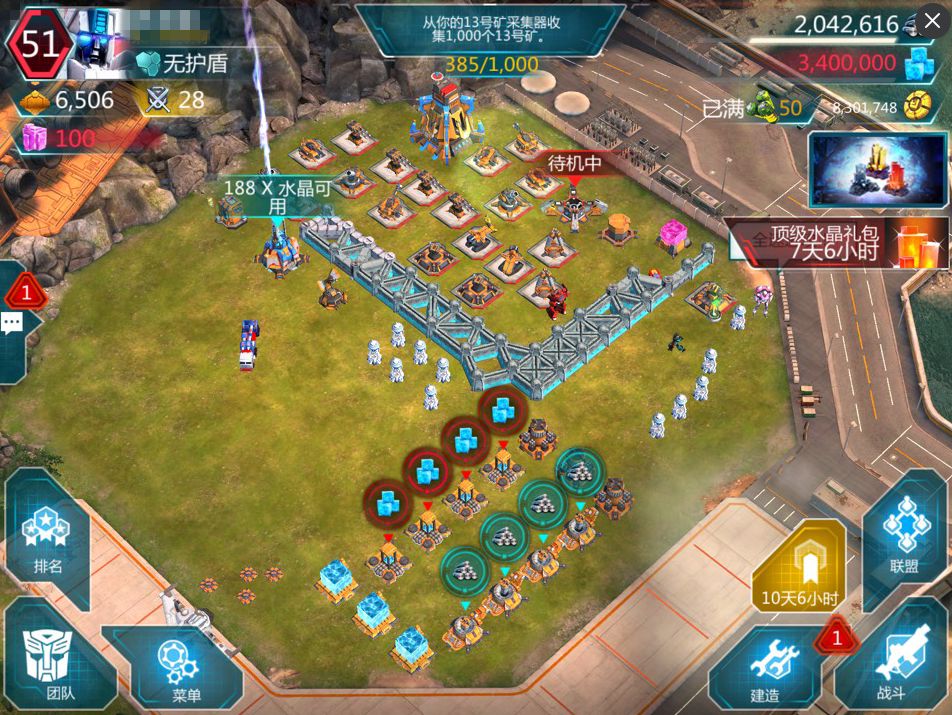Close the overlay with the X button

(x=933, y=20)
